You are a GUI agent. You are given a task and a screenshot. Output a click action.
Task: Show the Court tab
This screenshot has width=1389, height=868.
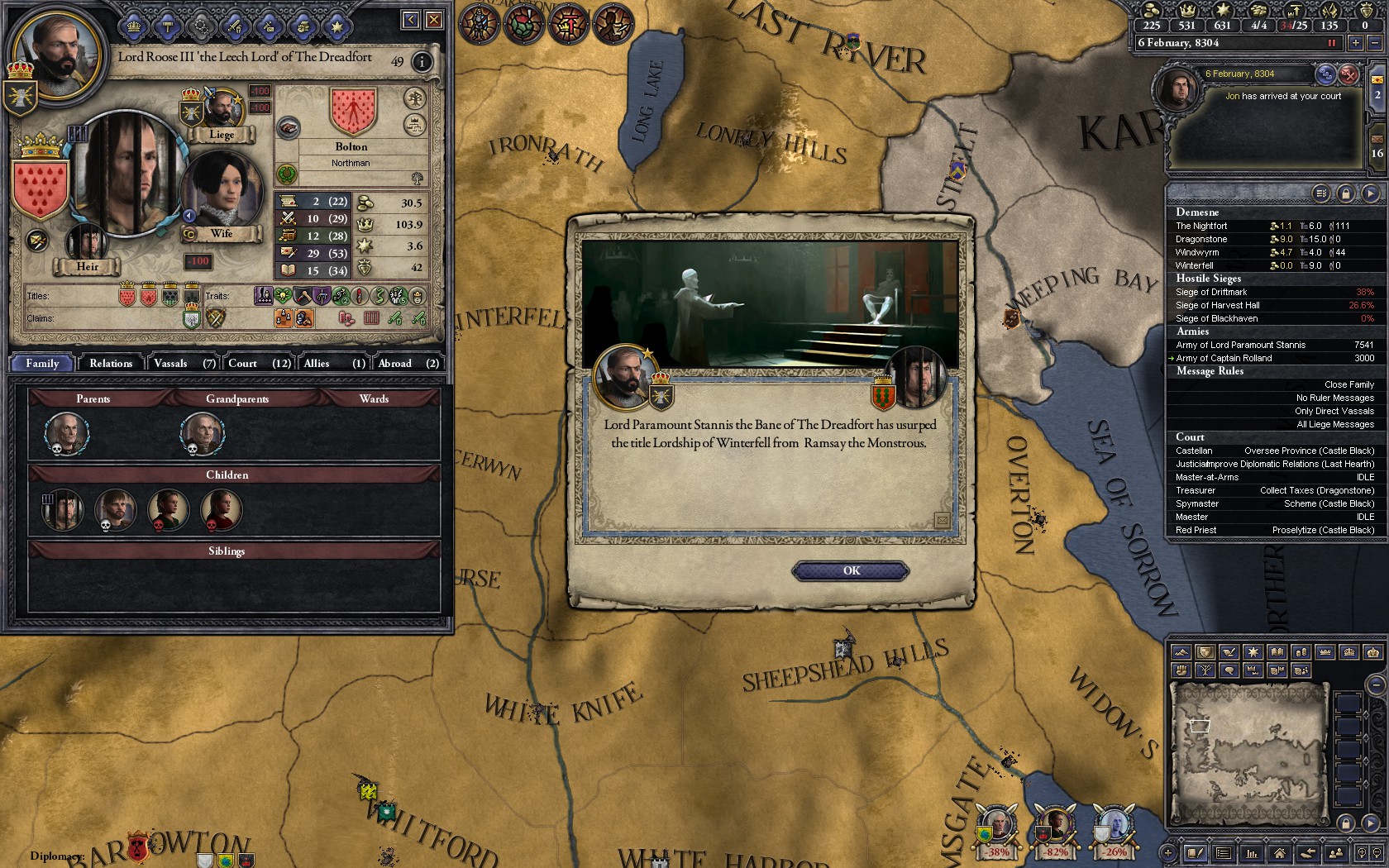click(x=259, y=364)
